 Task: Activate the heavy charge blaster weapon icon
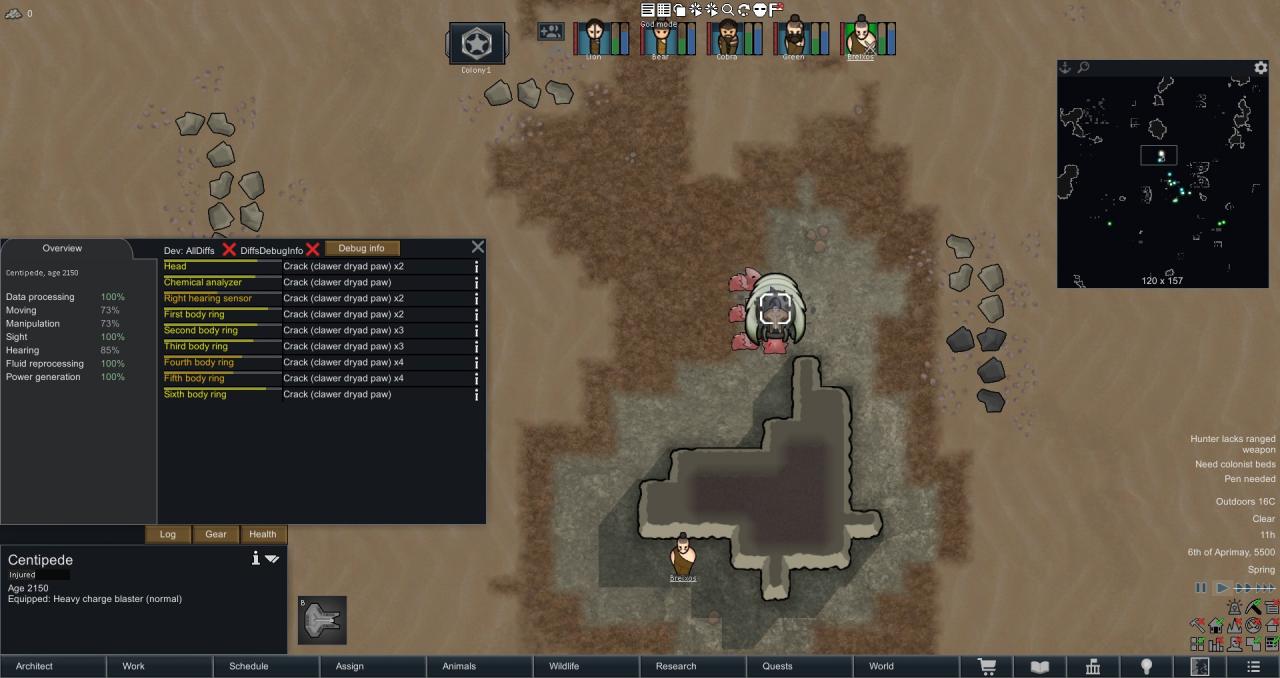click(x=322, y=620)
